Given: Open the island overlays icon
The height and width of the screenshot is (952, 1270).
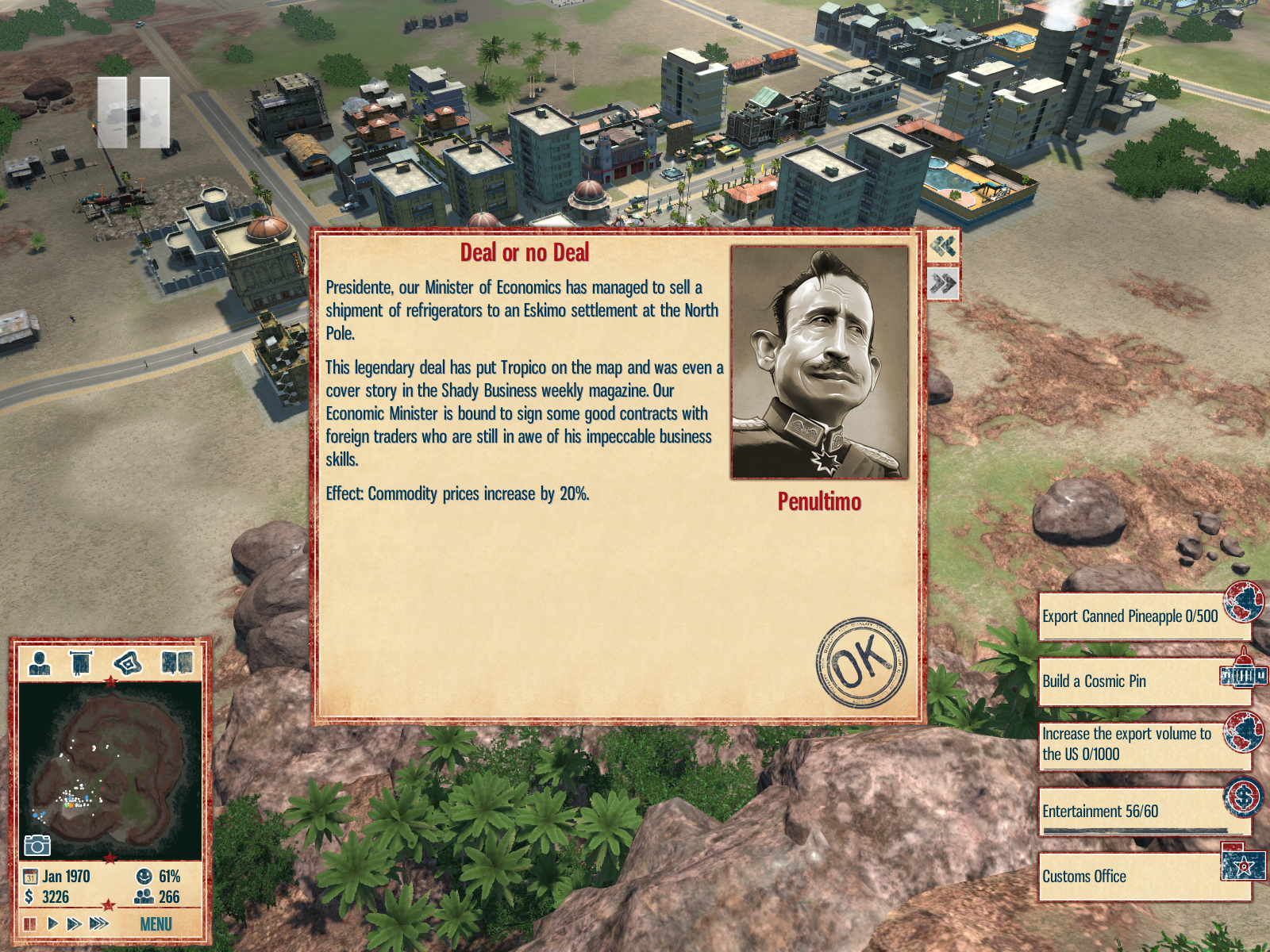Looking at the screenshot, I should 128,662.
